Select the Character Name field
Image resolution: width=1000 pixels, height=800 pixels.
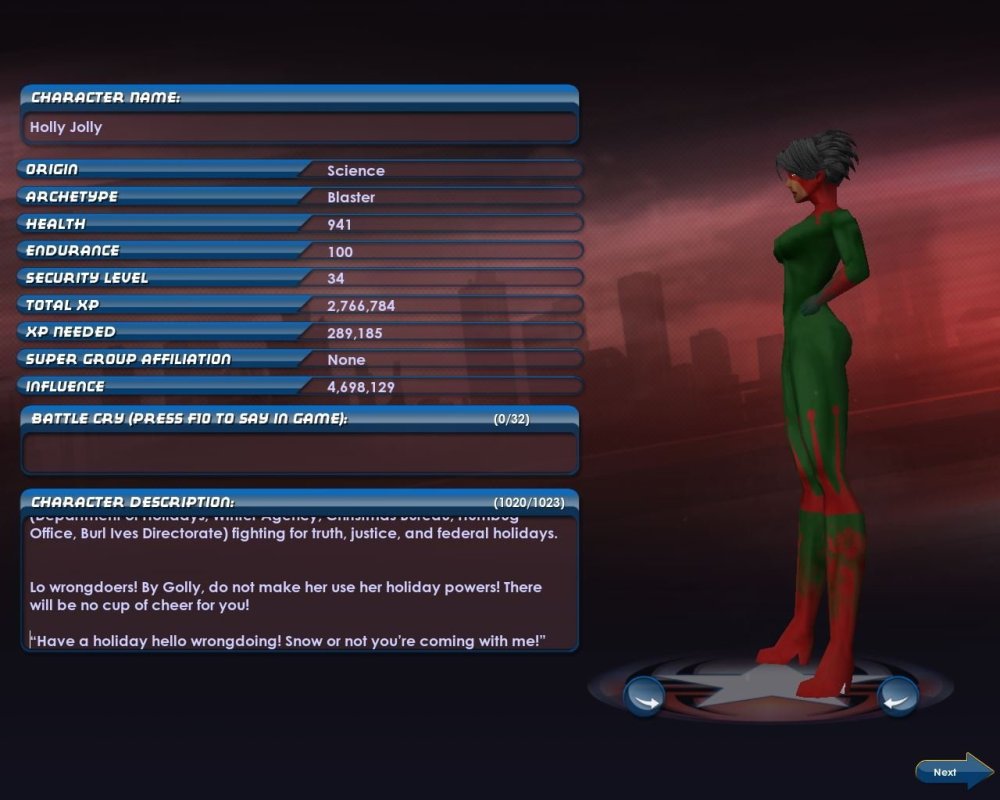(x=299, y=128)
